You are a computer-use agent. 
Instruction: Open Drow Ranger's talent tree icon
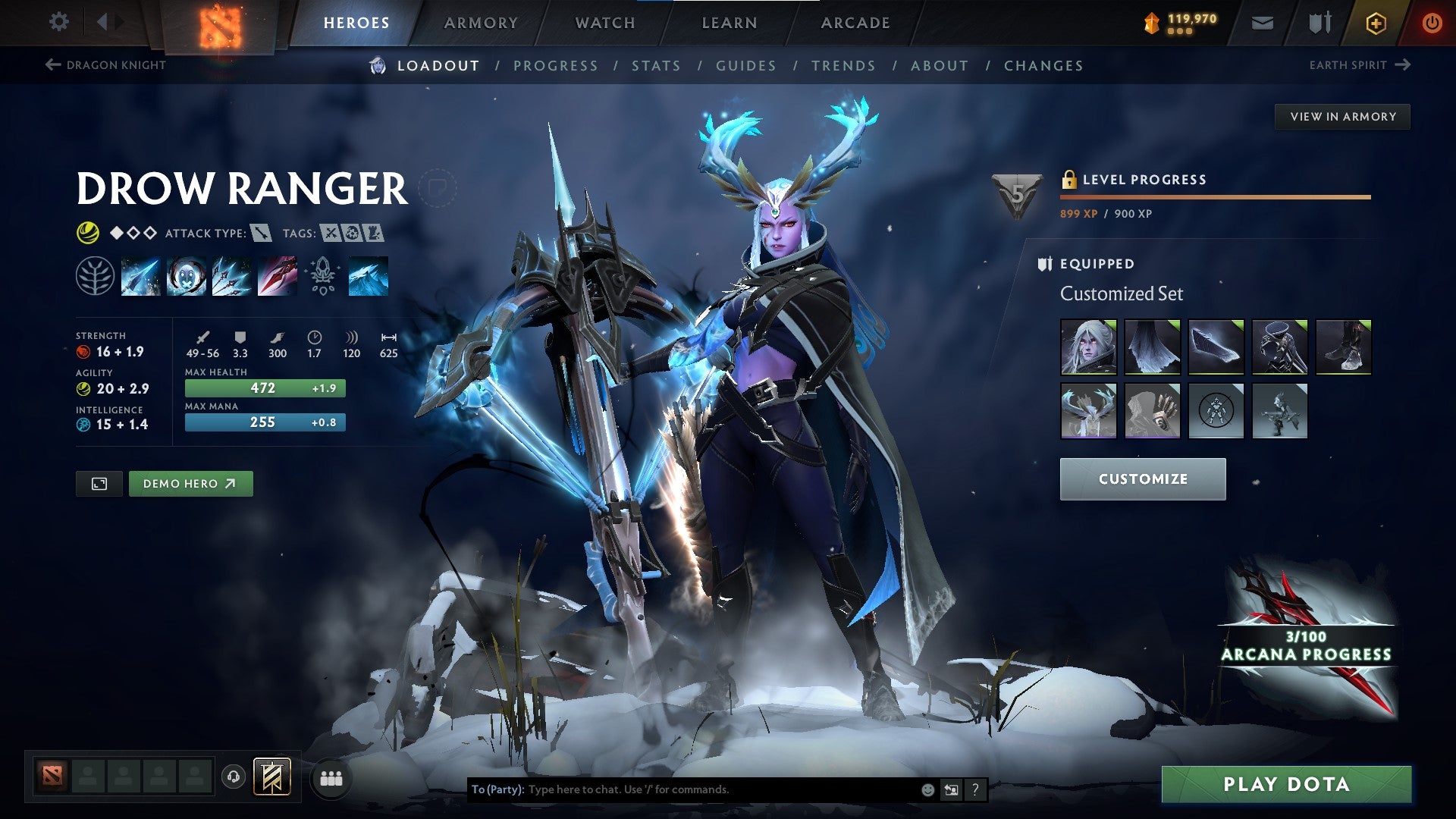(95, 277)
